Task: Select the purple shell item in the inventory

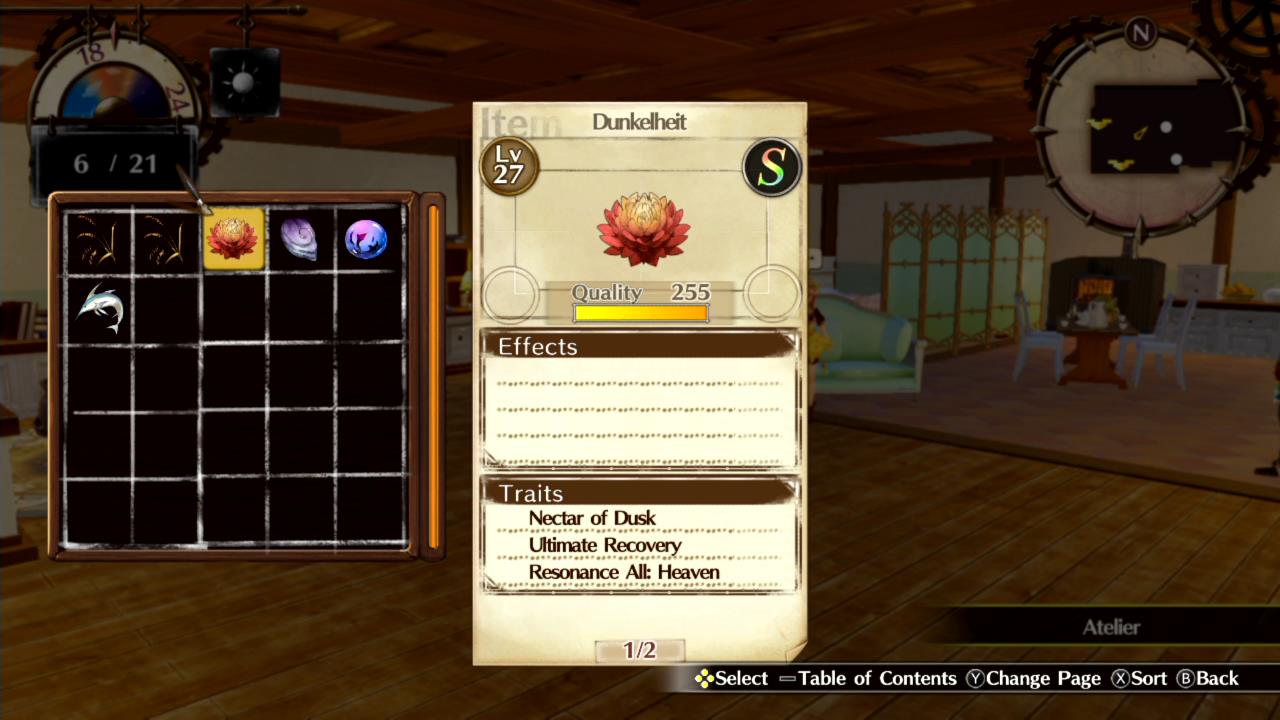Action: click(299, 238)
